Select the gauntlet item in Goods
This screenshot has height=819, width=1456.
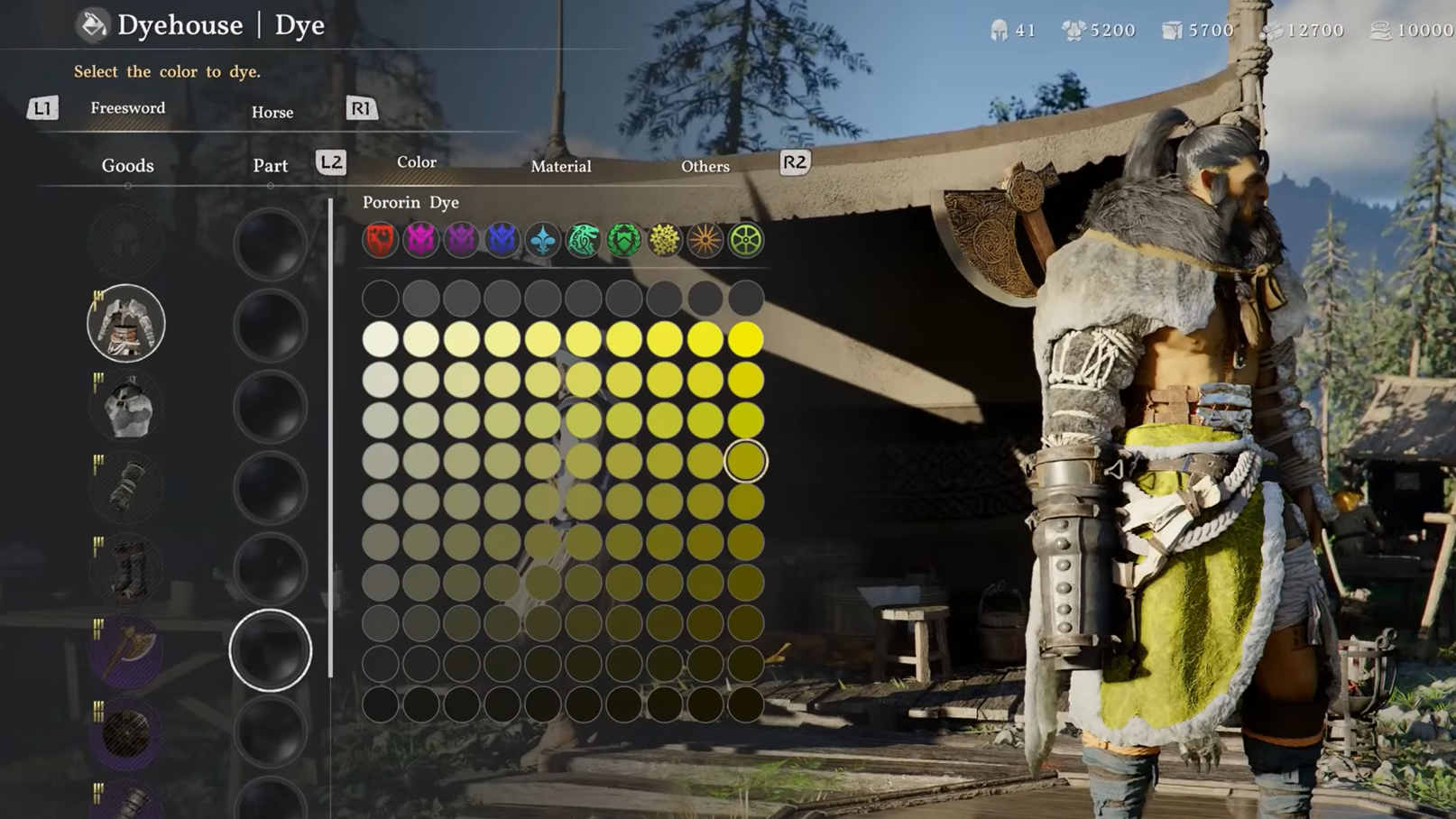pos(126,488)
